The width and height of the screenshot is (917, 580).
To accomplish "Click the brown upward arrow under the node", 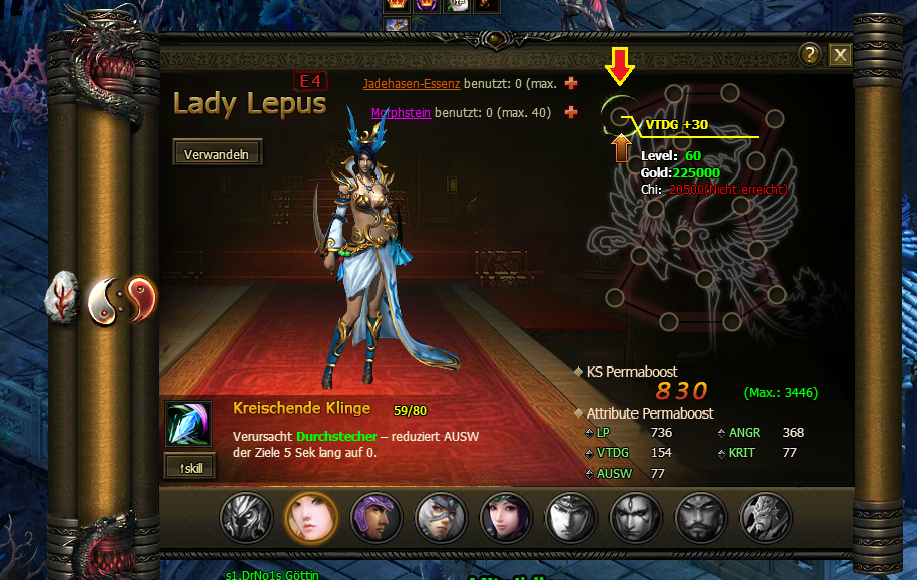I will point(621,149).
